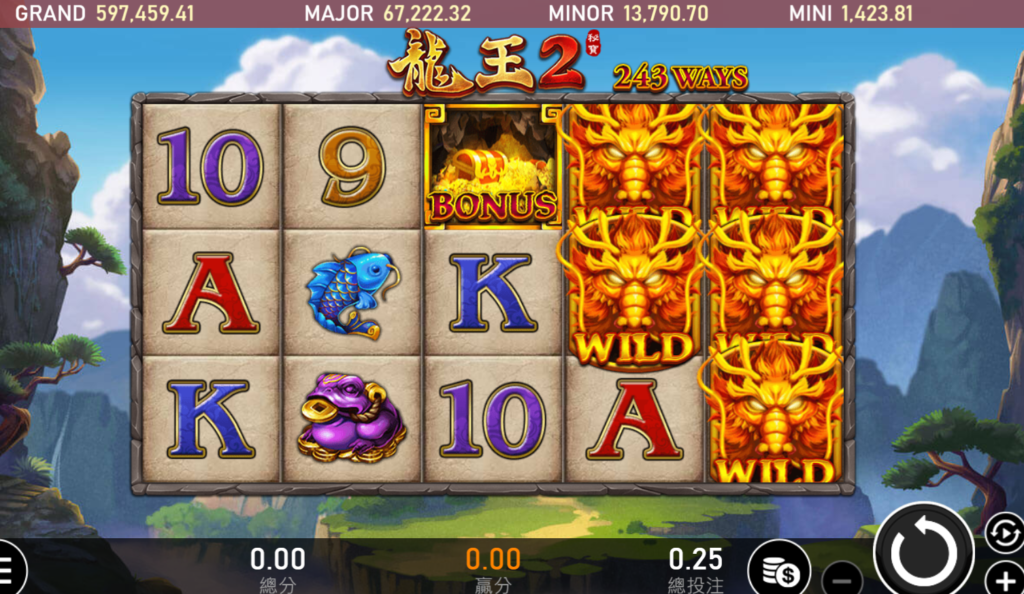Increase the bet with the plus button
The image size is (1024, 594).
point(1004,579)
